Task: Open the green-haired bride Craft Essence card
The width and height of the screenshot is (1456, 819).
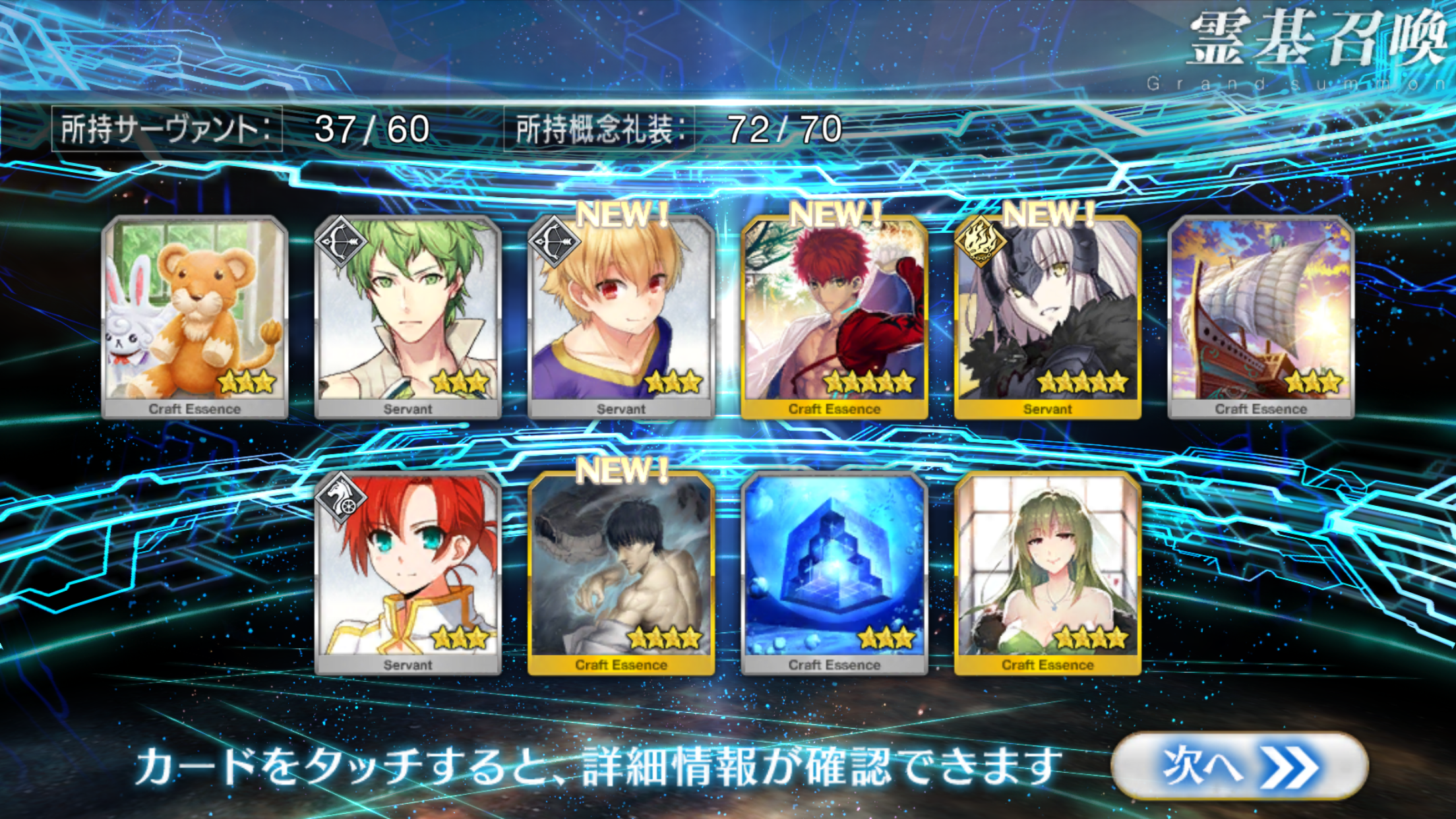Action: pyautogui.click(x=1047, y=572)
